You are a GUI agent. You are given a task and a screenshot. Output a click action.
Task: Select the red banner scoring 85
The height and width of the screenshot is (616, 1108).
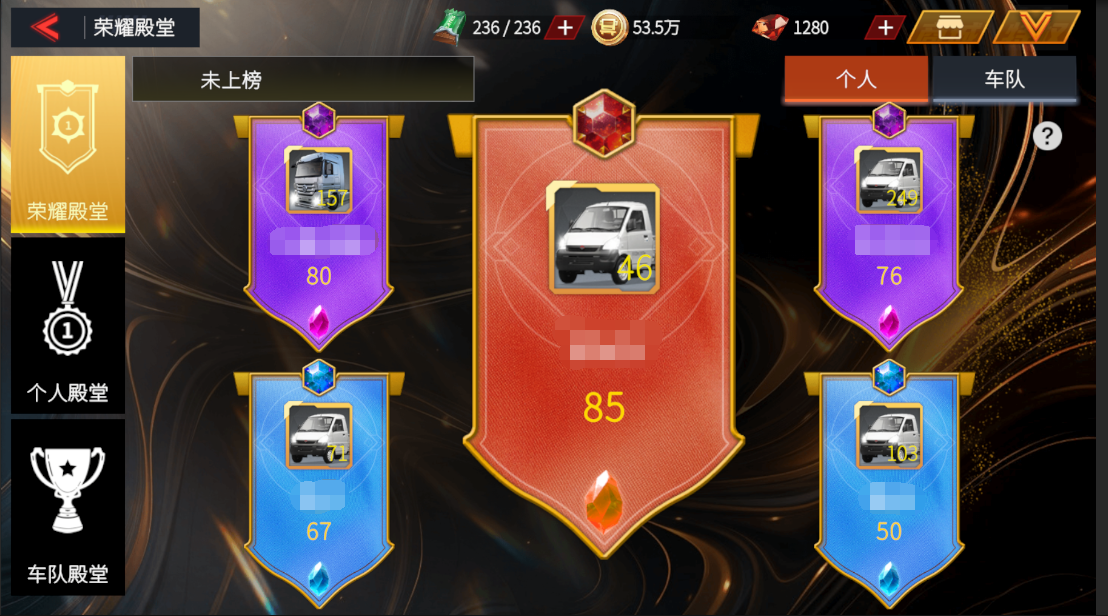pyautogui.click(x=604, y=330)
